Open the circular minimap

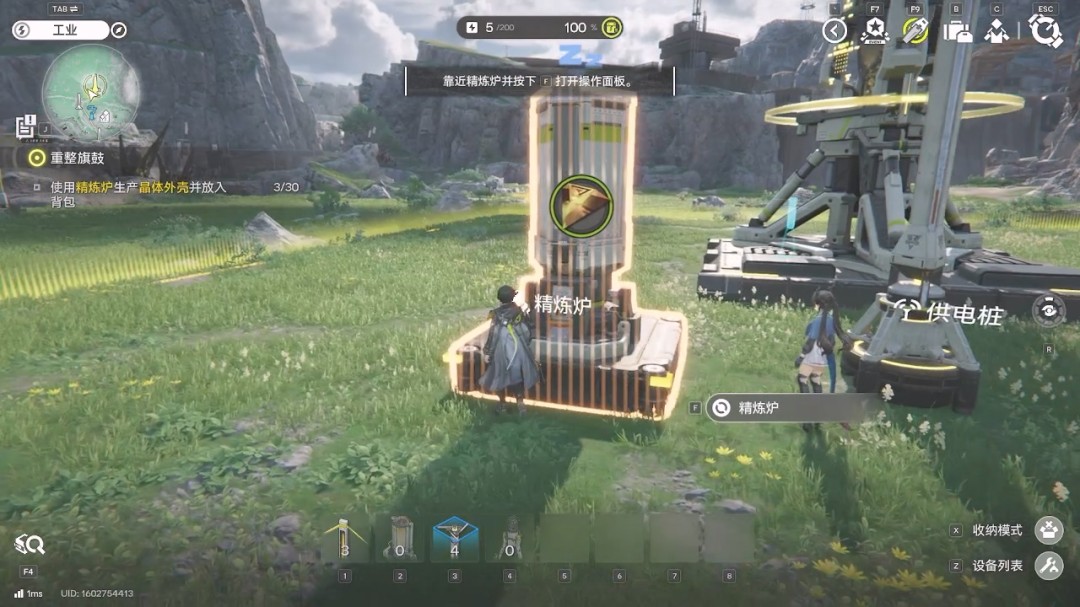[90, 92]
